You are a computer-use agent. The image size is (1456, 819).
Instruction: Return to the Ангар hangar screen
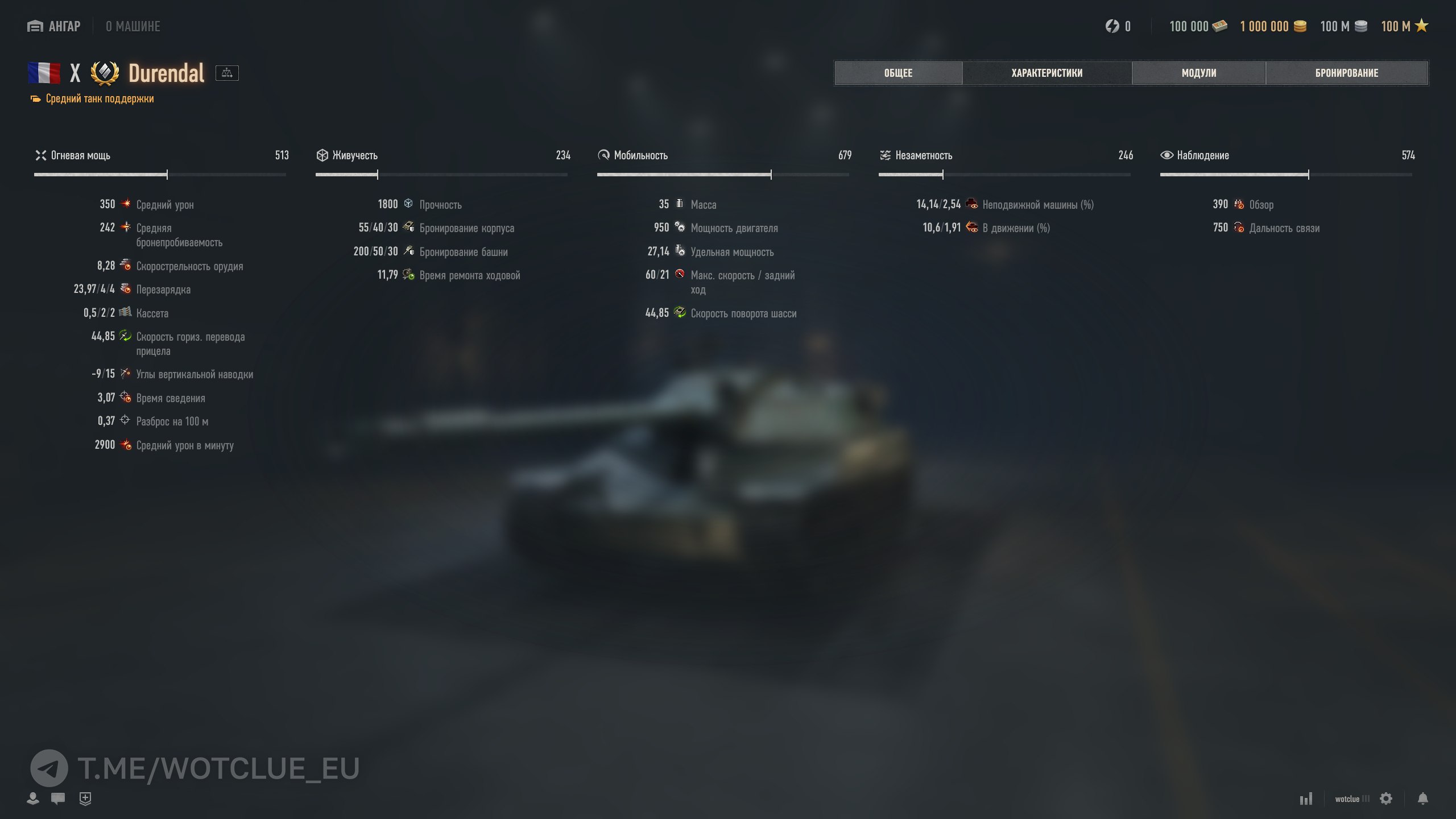[55, 26]
